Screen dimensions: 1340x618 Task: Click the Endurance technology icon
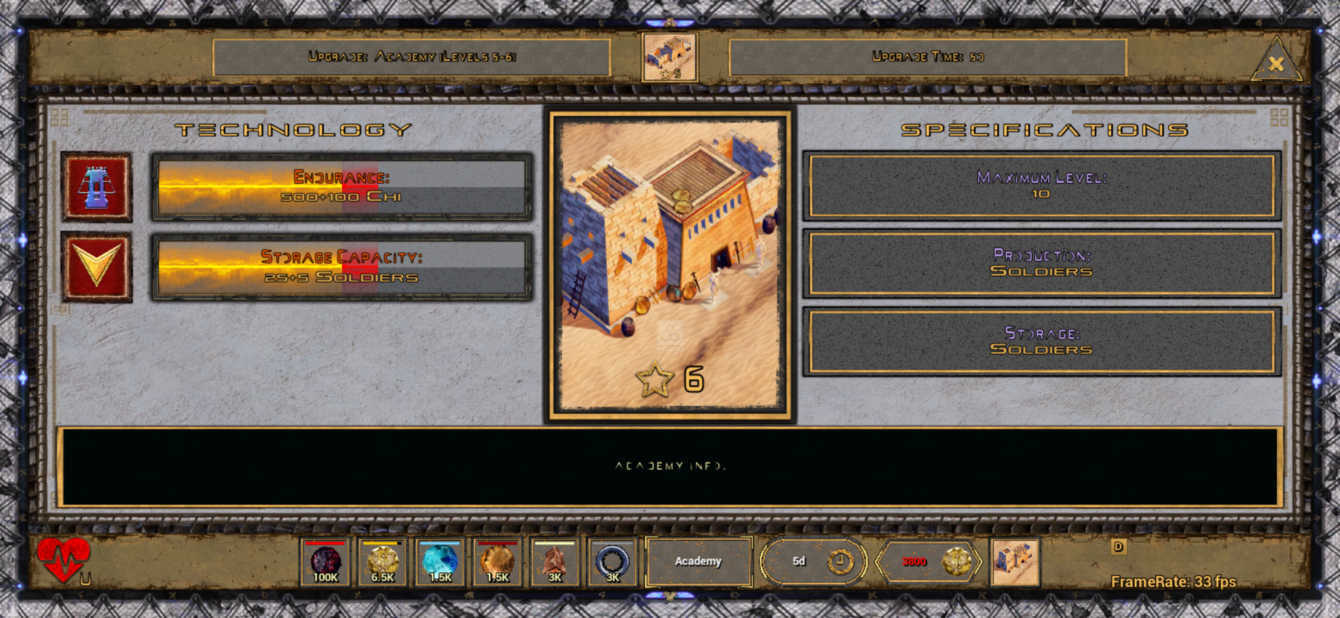pyautogui.click(x=97, y=187)
